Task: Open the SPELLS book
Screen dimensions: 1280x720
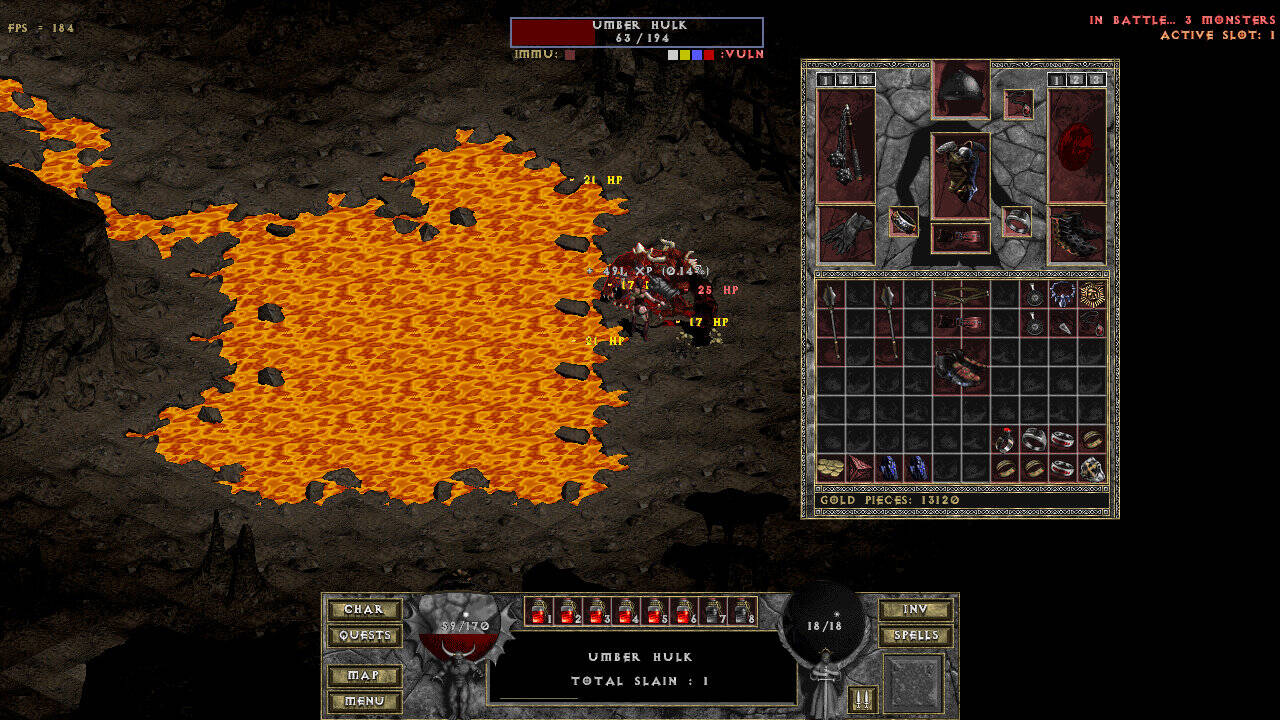Action: point(915,636)
